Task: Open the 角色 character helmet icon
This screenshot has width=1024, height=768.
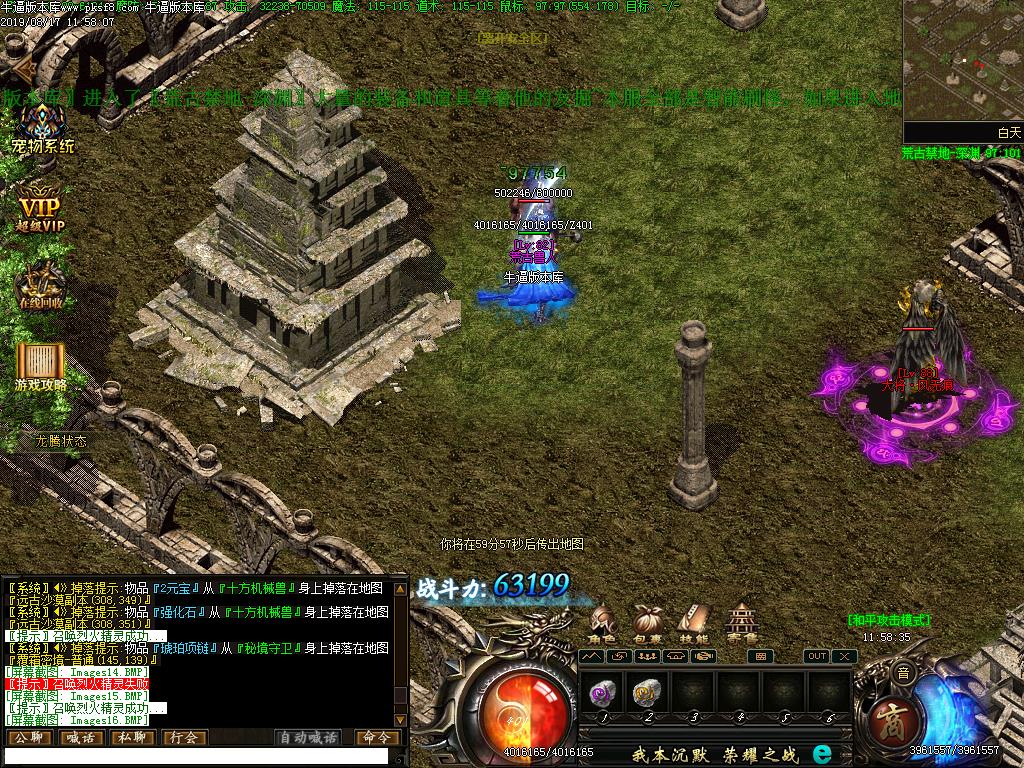Action: pyautogui.click(x=602, y=622)
